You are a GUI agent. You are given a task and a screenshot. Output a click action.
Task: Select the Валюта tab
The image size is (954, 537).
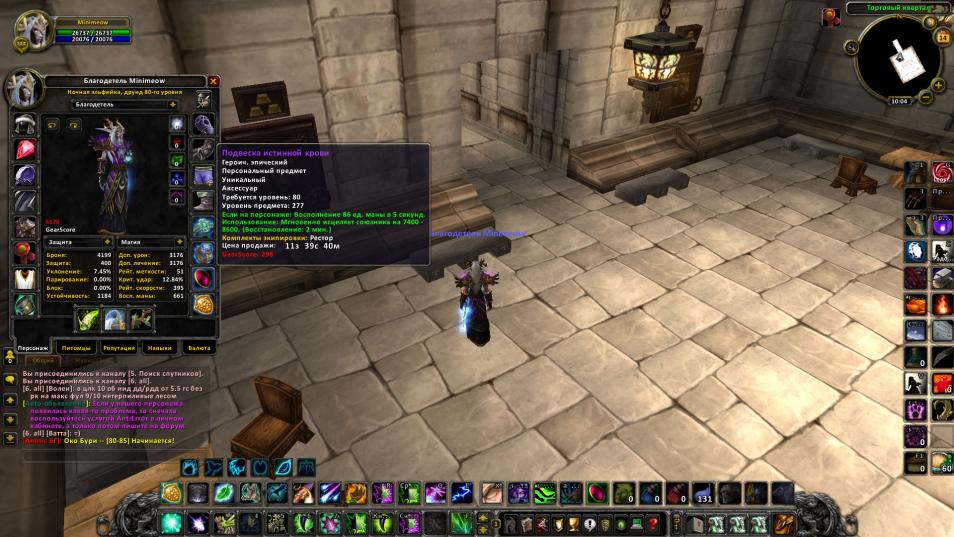200,348
